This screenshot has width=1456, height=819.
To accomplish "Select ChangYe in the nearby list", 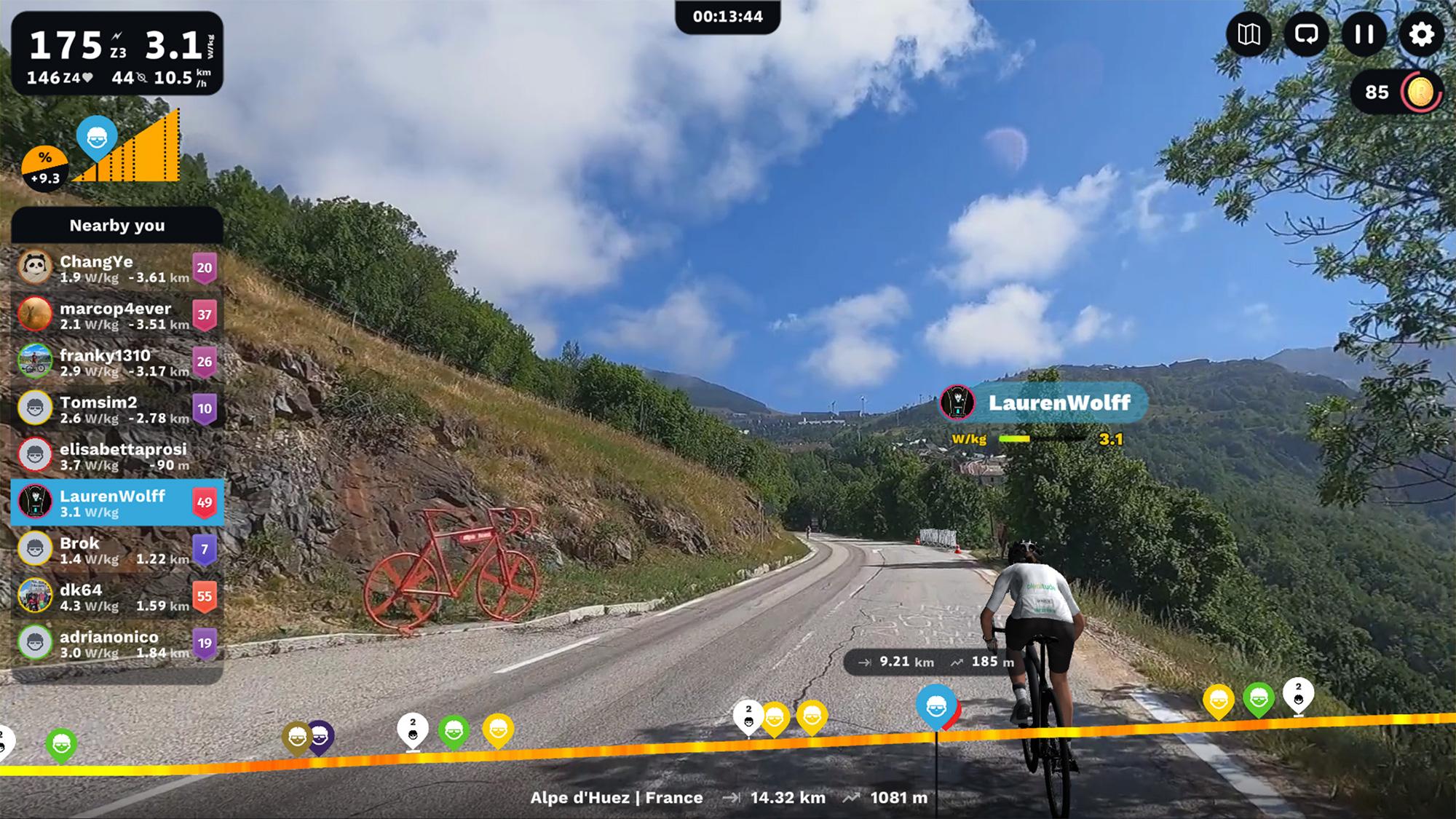I will point(116,269).
